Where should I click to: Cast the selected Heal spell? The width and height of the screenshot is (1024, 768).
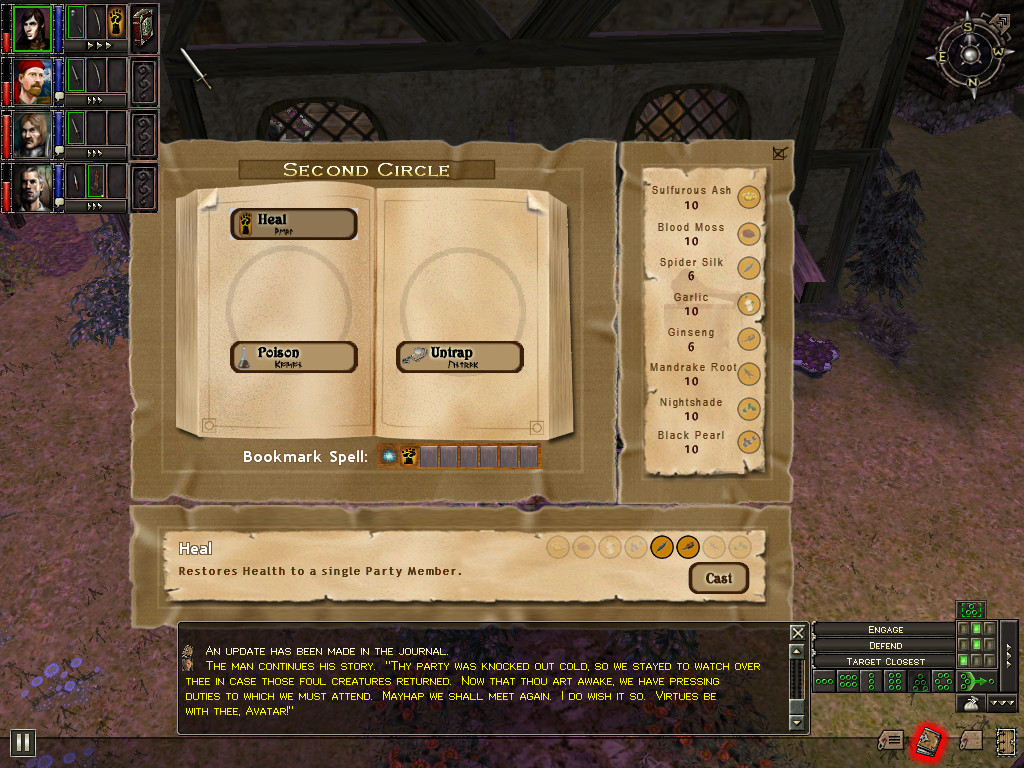point(718,578)
